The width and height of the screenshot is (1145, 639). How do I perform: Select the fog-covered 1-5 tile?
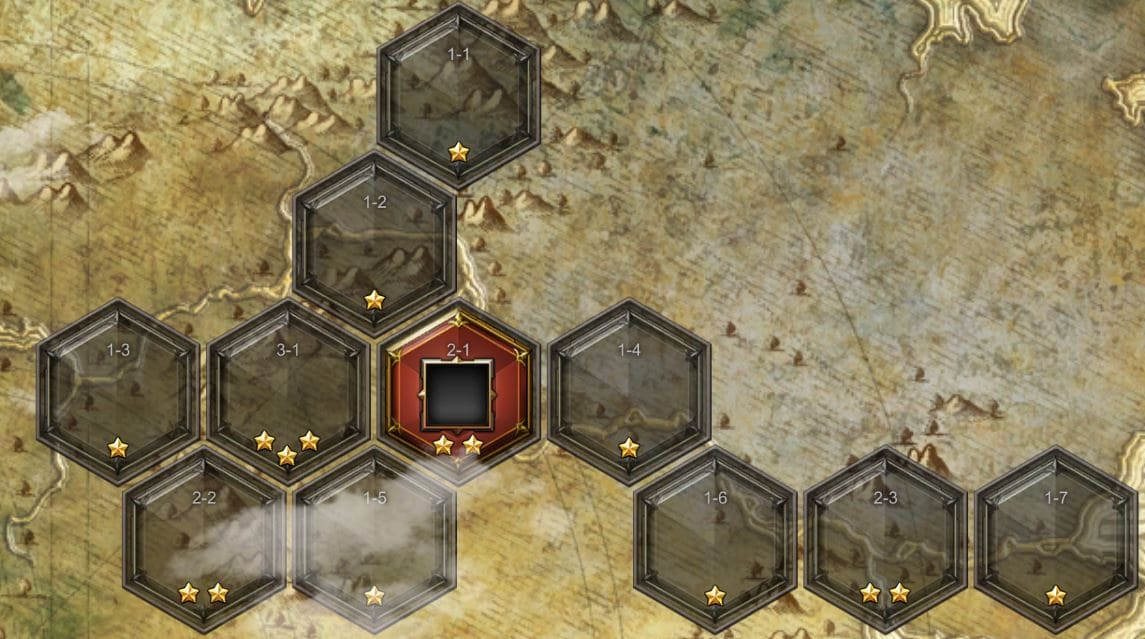pos(374,539)
